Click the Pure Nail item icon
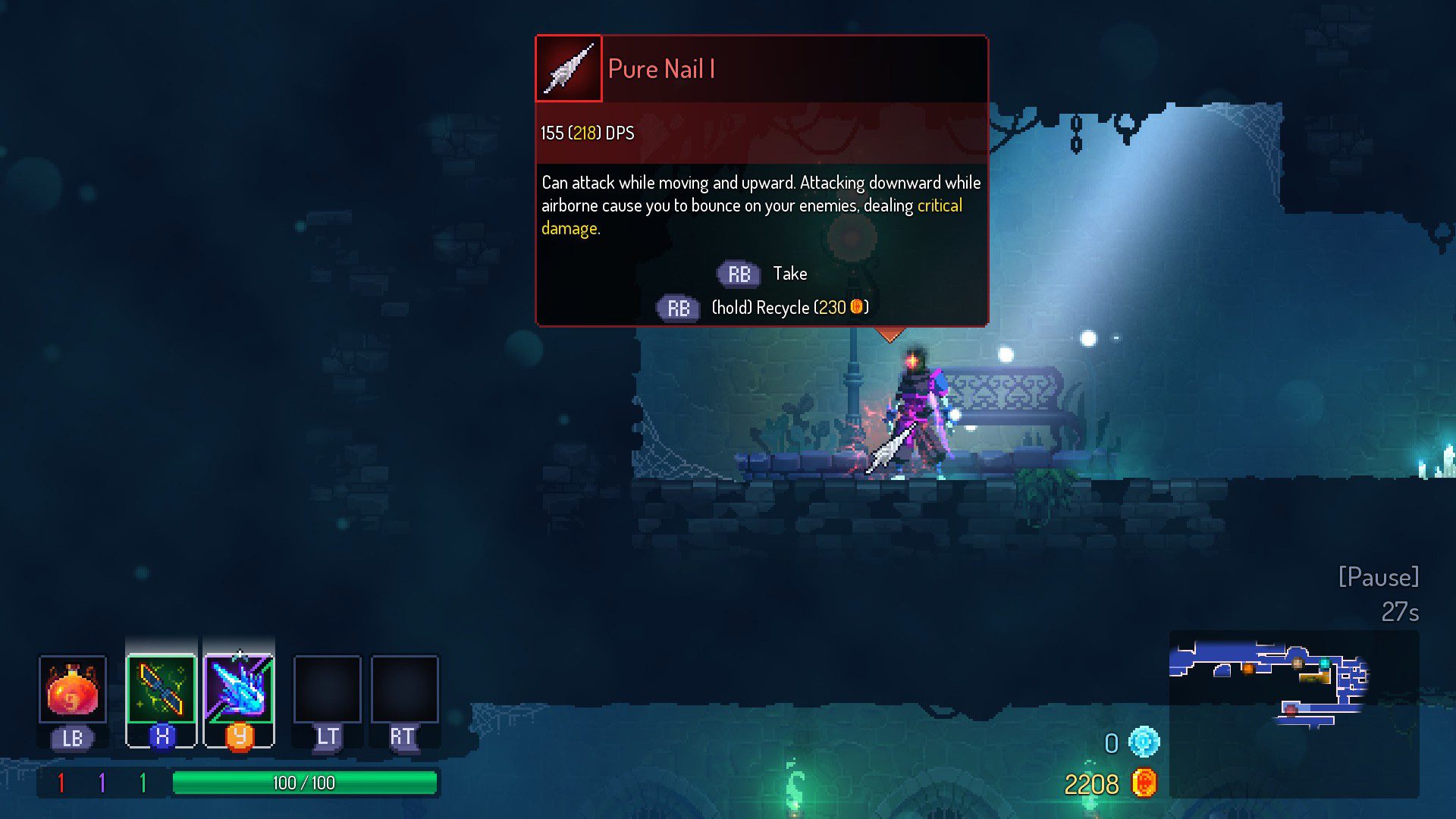Screen dimensions: 1456x819 569,69
